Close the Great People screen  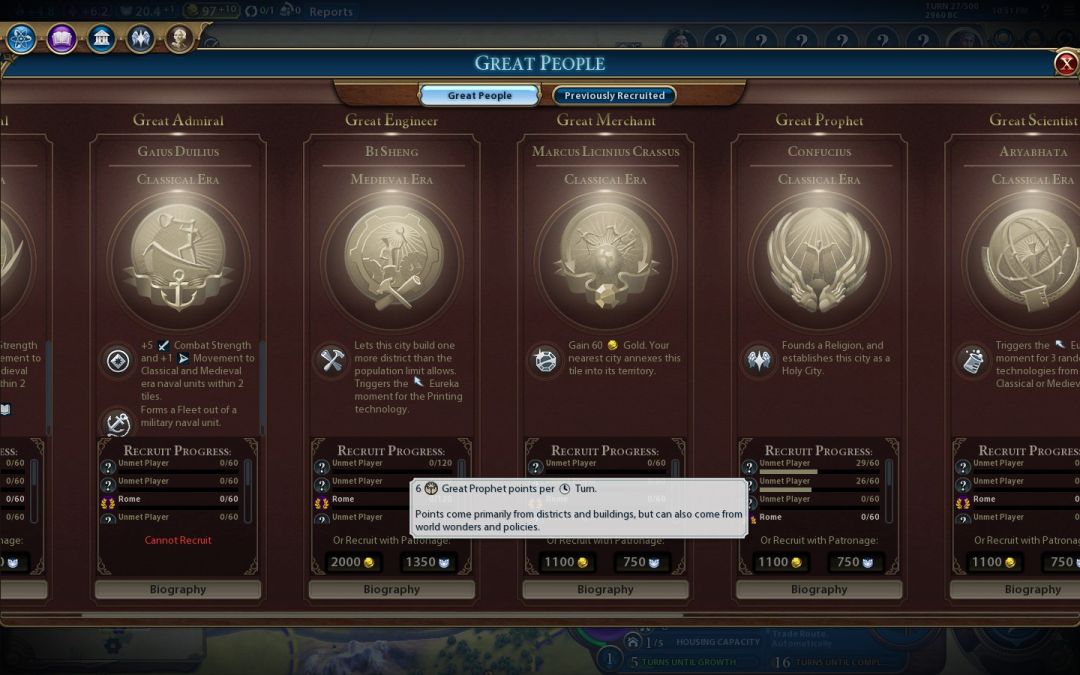tap(1065, 64)
